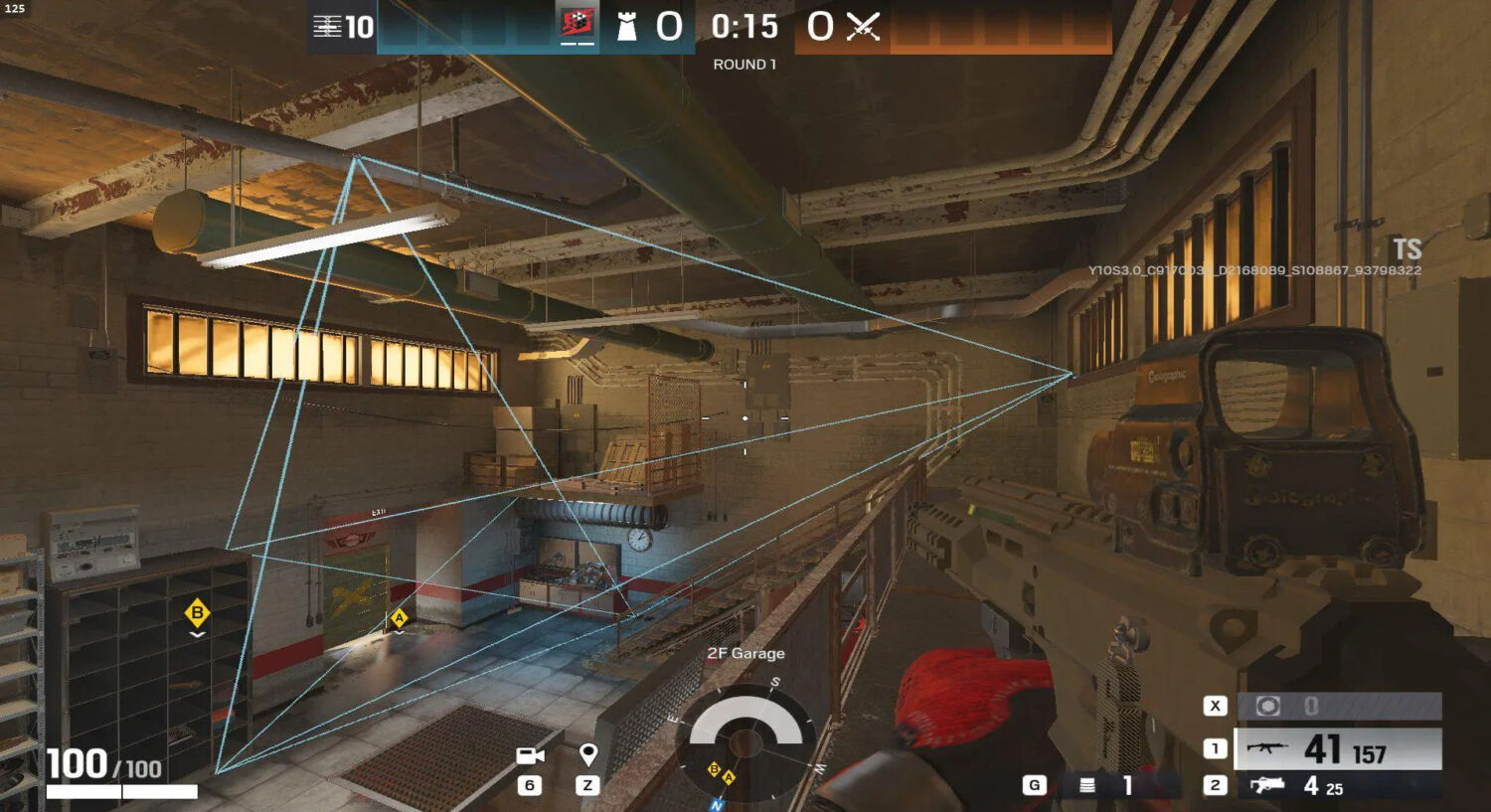Image resolution: width=1491 pixels, height=812 pixels.
Task: Choose the secondary gadget icon with count 1
Action: coord(1087,785)
